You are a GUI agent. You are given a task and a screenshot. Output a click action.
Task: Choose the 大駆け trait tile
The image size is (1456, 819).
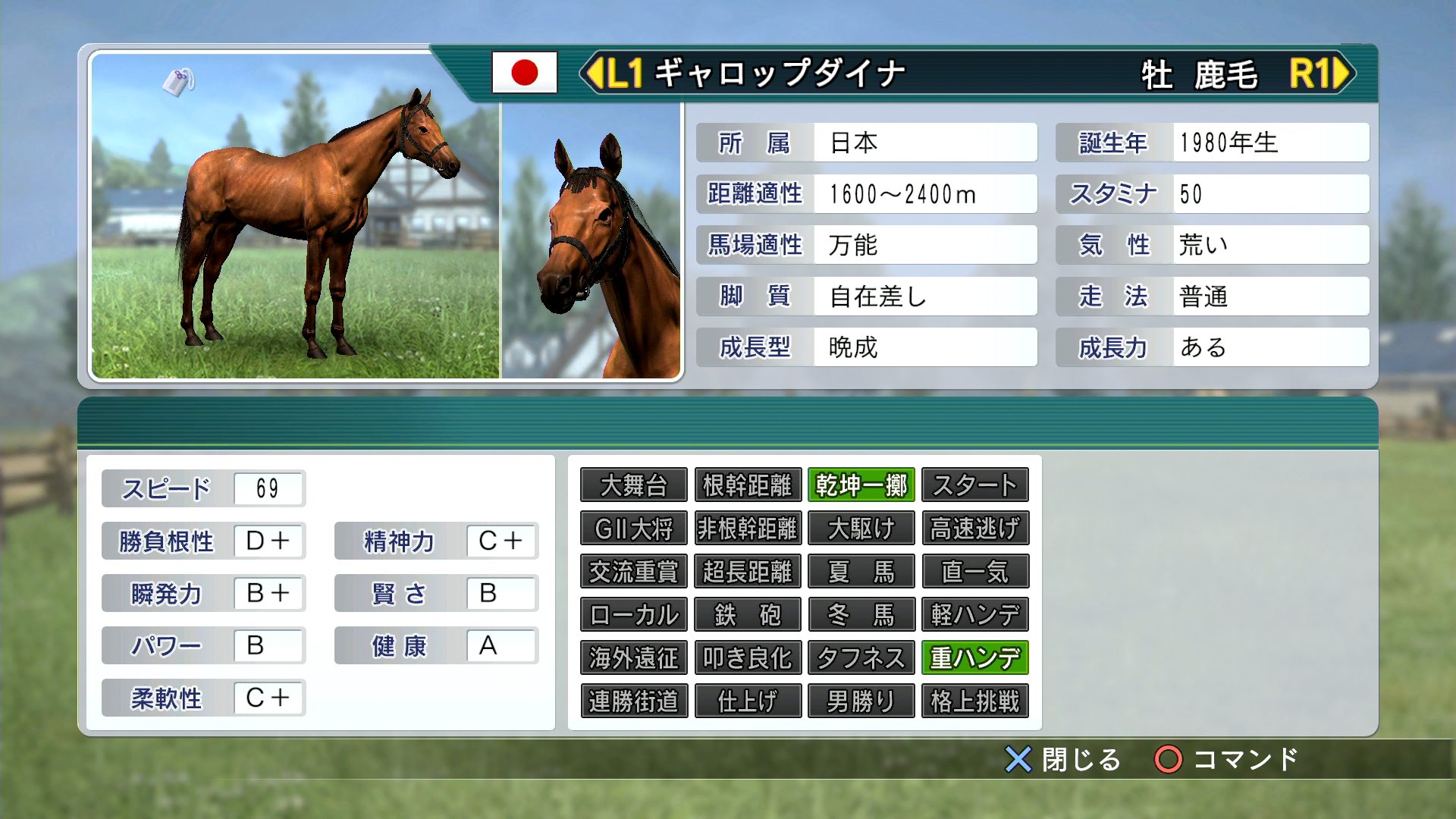pyautogui.click(x=861, y=529)
